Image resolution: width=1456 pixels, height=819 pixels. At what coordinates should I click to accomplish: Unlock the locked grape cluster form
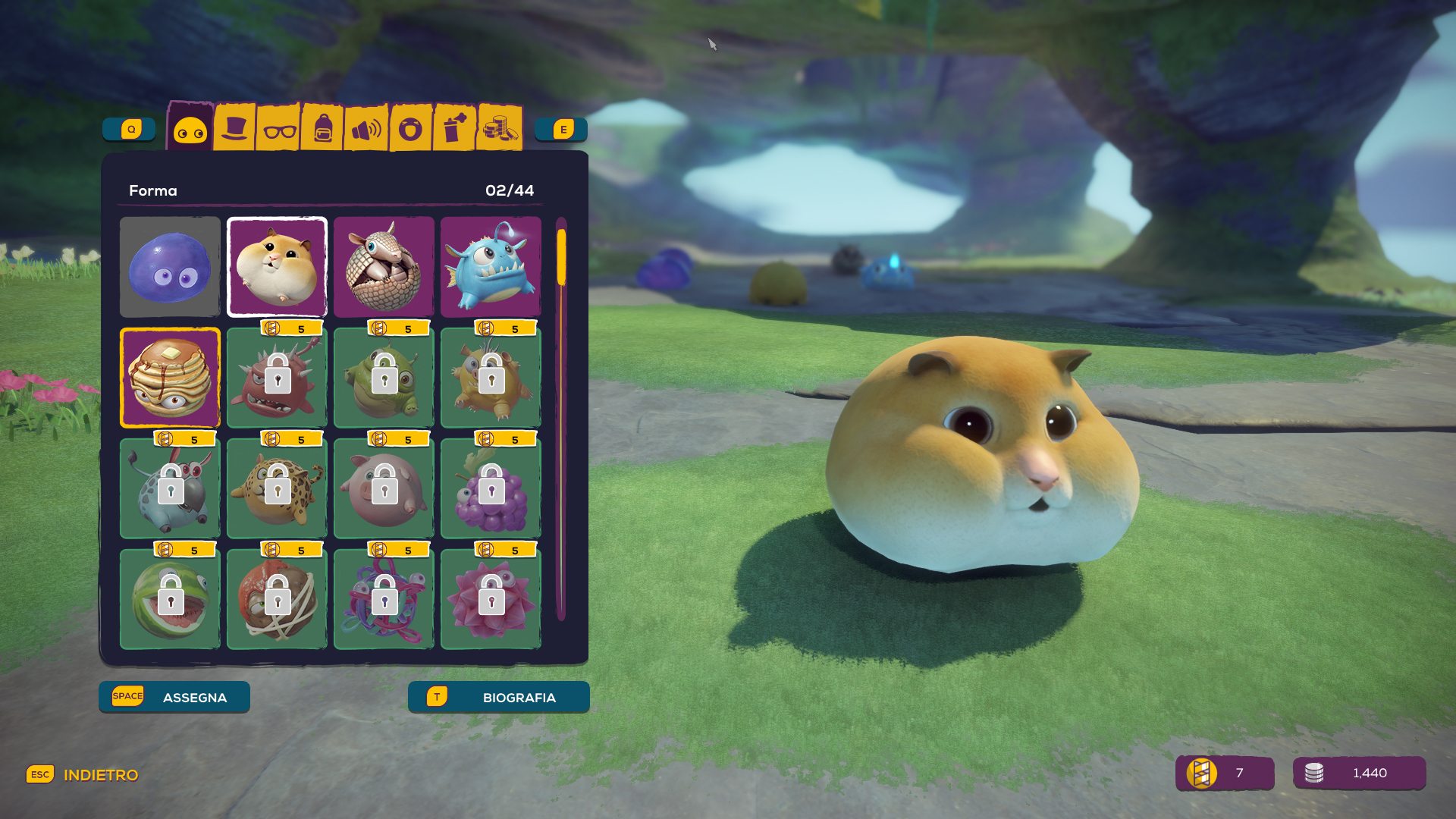point(491,488)
